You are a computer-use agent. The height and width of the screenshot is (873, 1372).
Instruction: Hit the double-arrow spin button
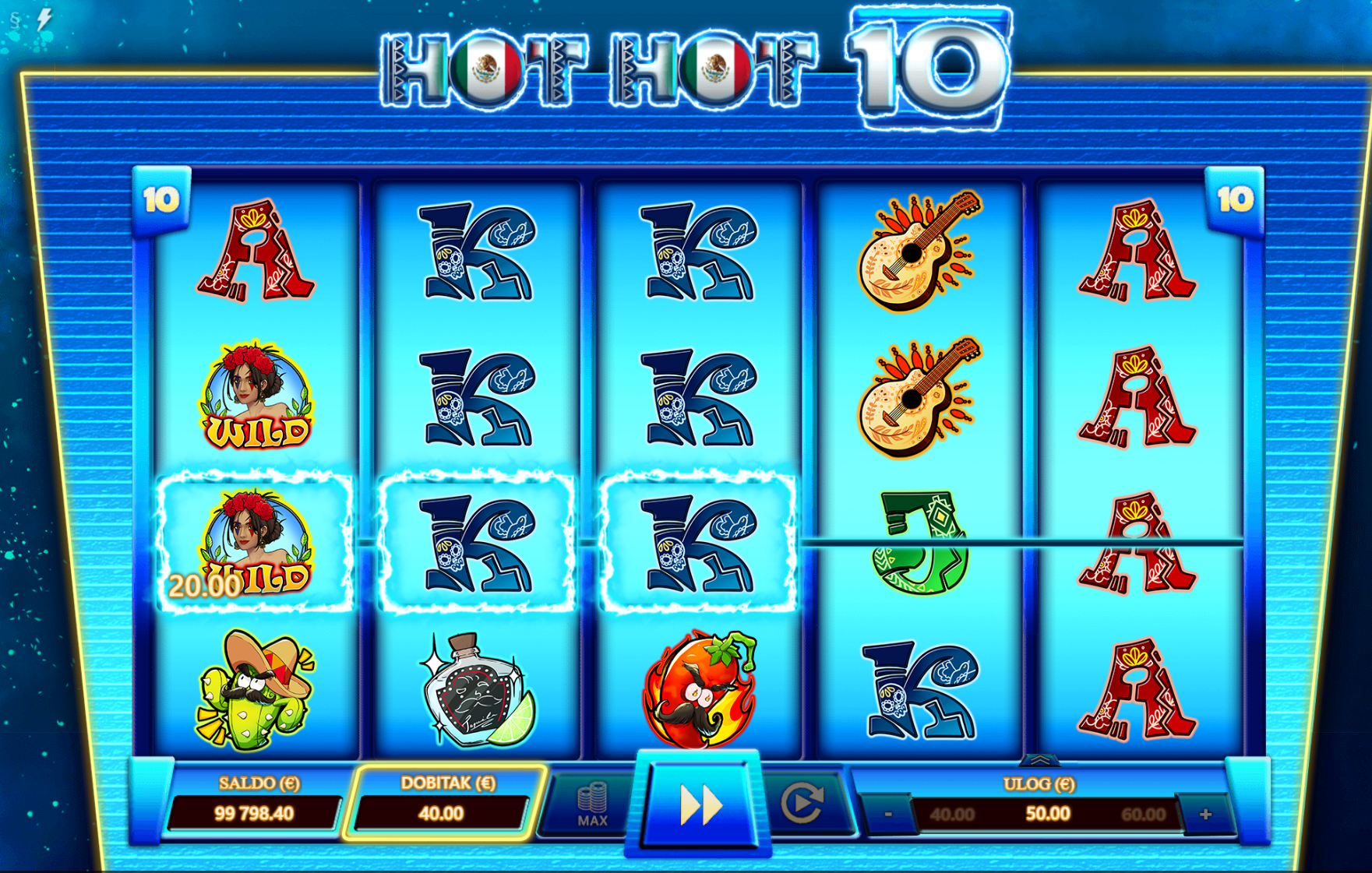(x=699, y=805)
